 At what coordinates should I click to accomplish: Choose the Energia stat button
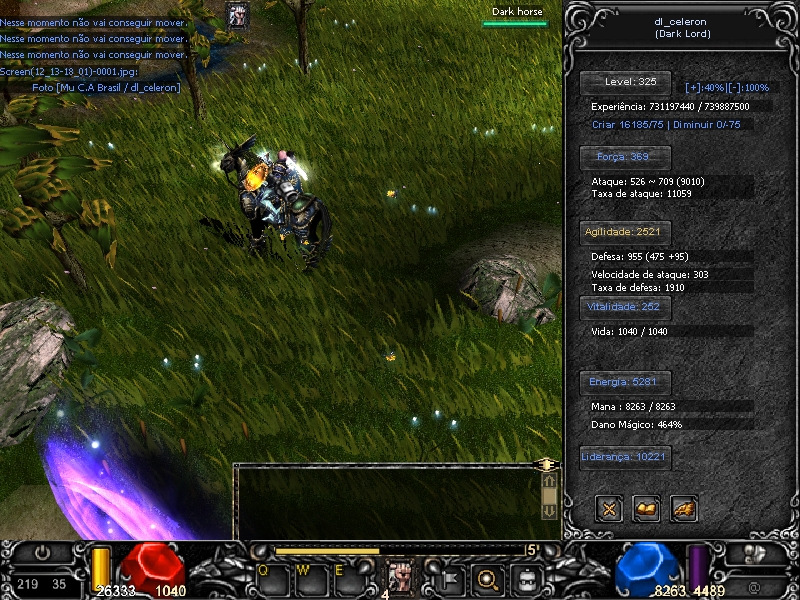tap(624, 382)
